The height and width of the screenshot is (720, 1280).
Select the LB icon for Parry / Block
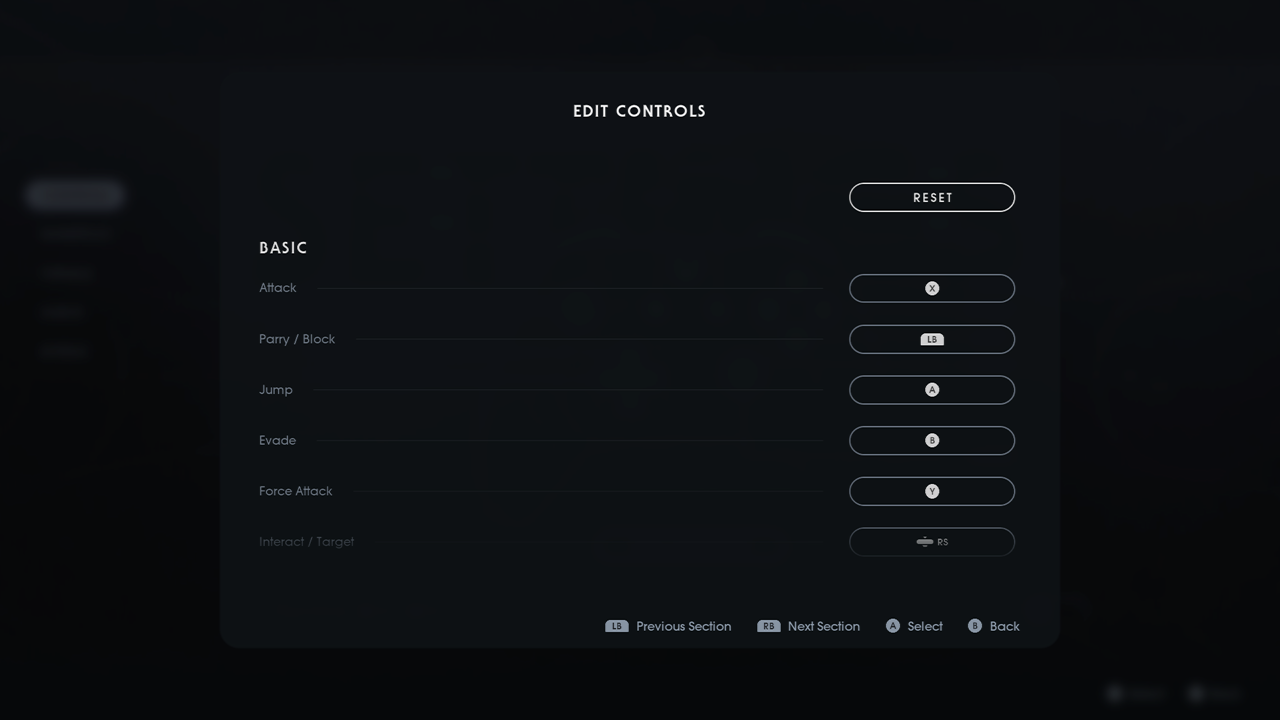tap(931, 339)
